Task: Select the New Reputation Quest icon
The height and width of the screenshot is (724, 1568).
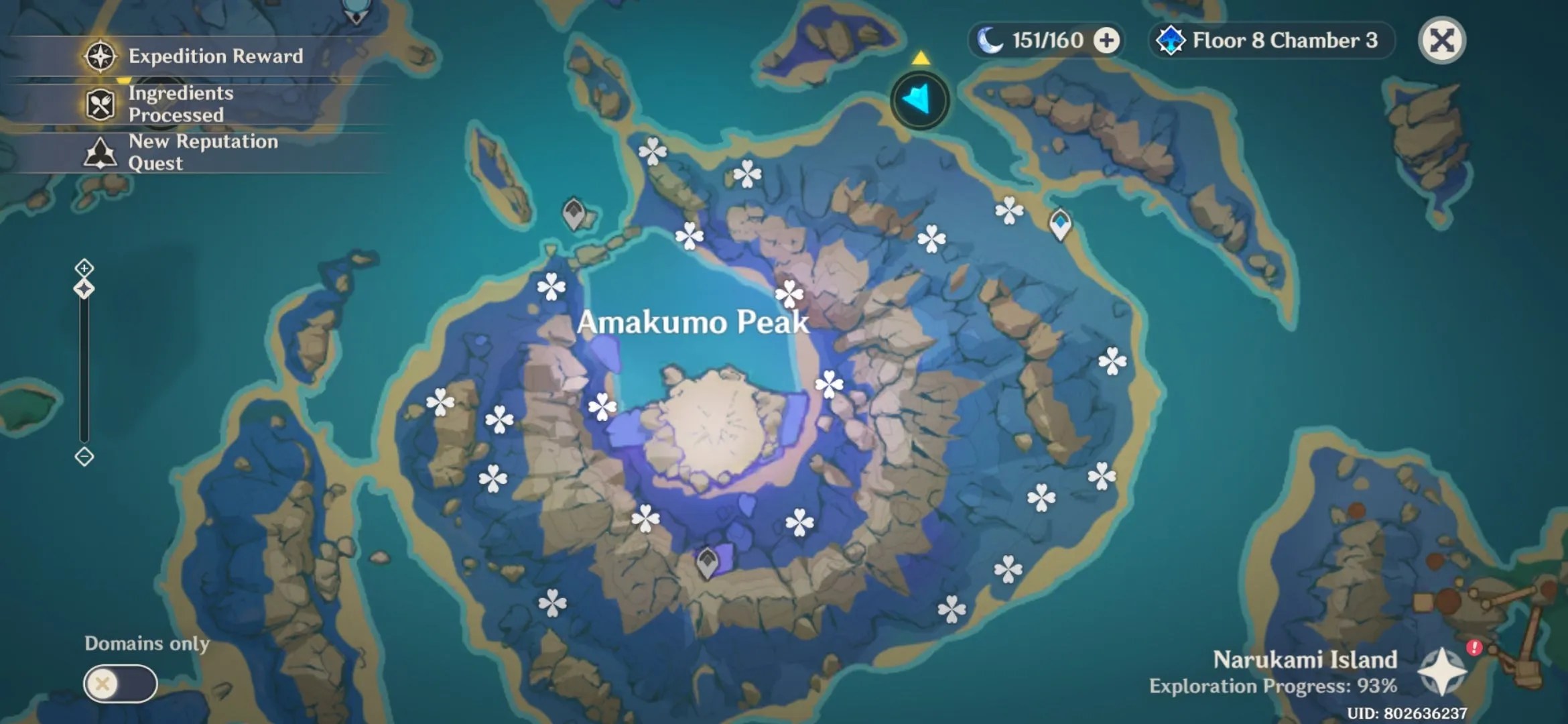Action: [99, 152]
